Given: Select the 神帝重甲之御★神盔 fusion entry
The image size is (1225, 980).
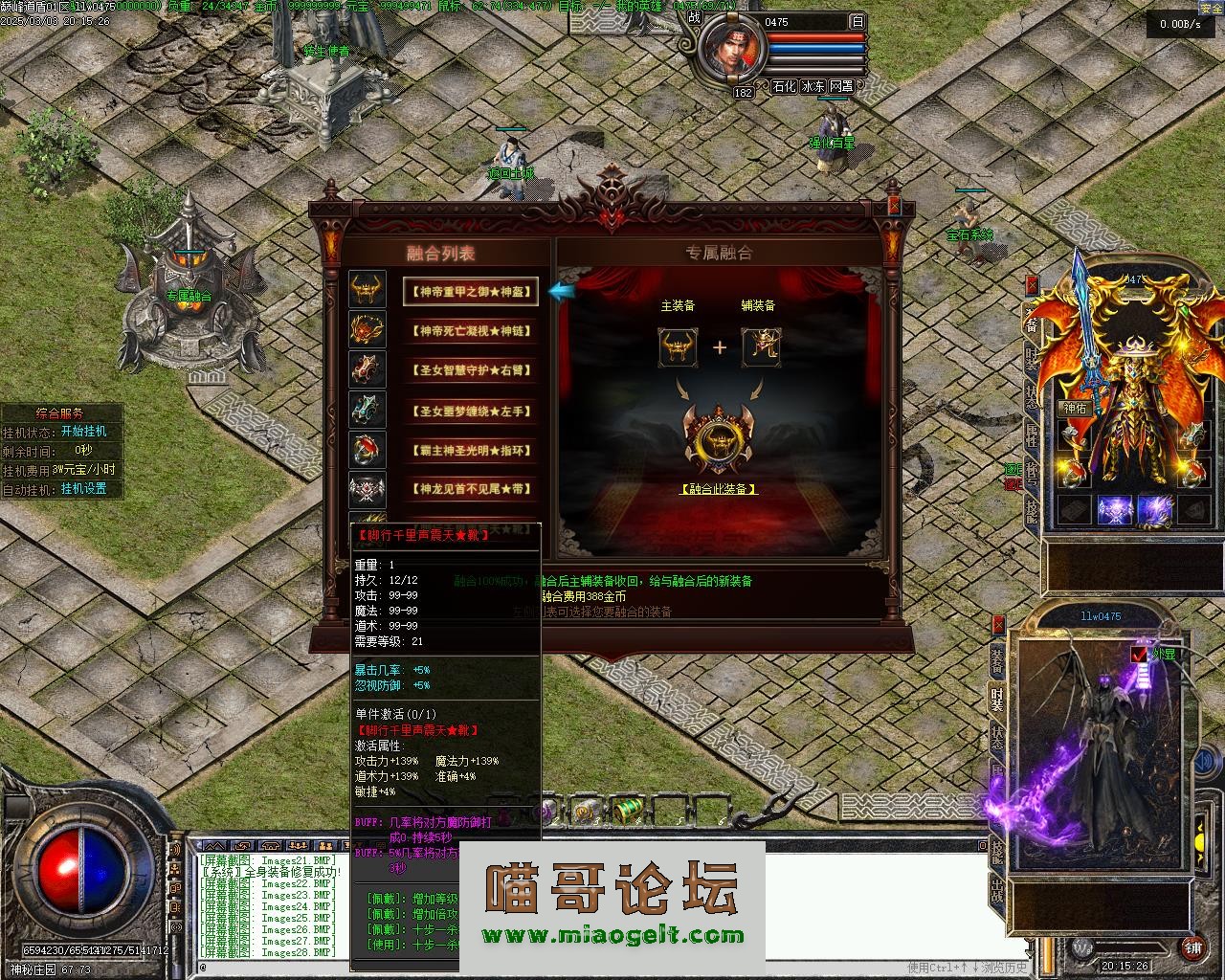Looking at the screenshot, I should (470, 291).
